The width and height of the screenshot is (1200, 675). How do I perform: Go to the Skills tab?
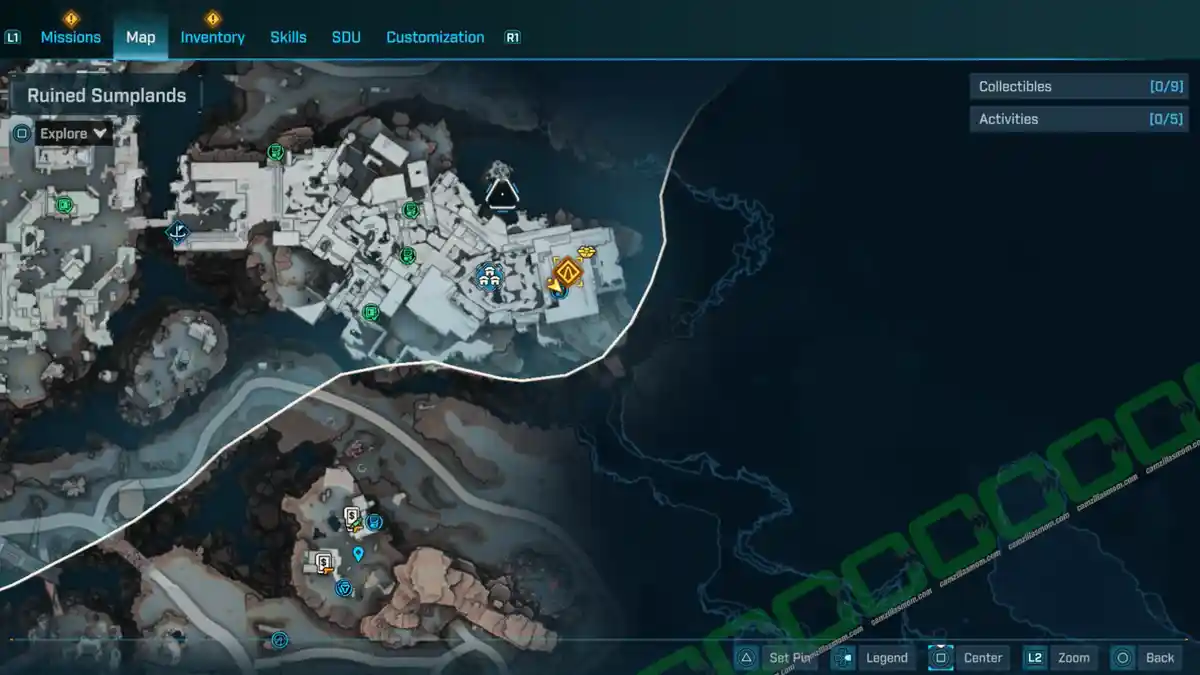(x=288, y=37)
